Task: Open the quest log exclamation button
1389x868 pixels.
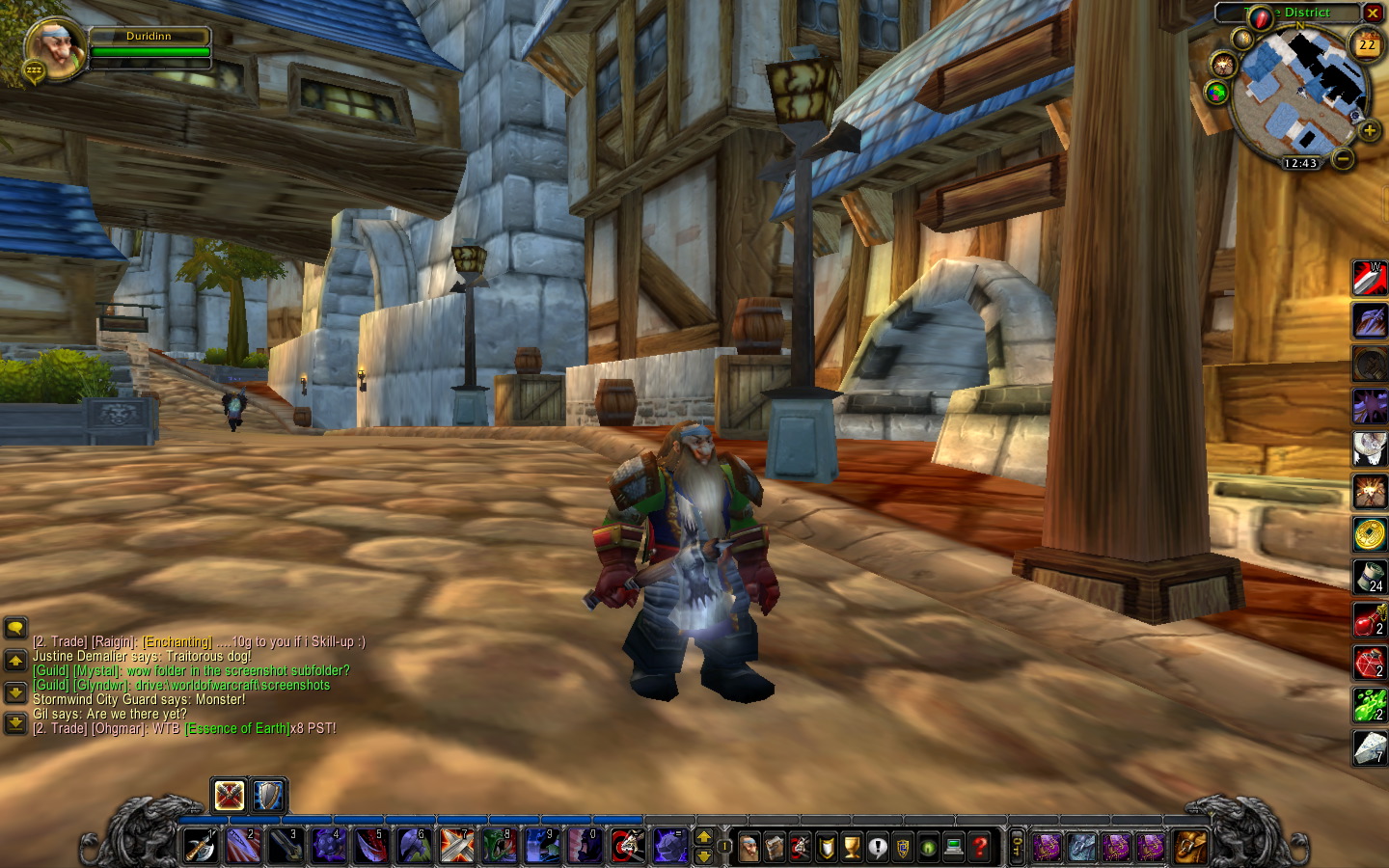Action: [x=877, y=847]
